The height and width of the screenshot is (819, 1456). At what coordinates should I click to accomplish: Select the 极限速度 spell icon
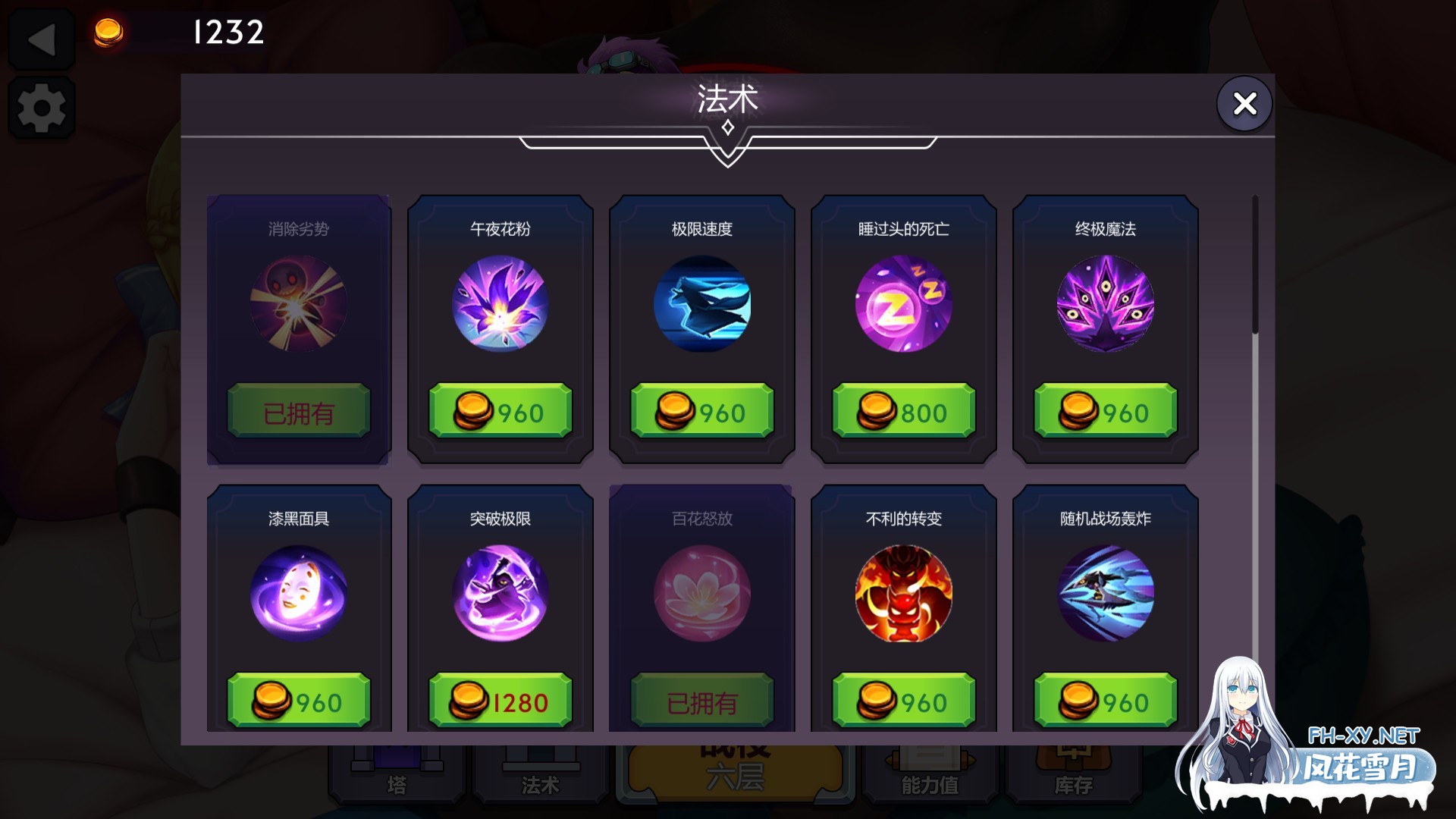[701, 306]
